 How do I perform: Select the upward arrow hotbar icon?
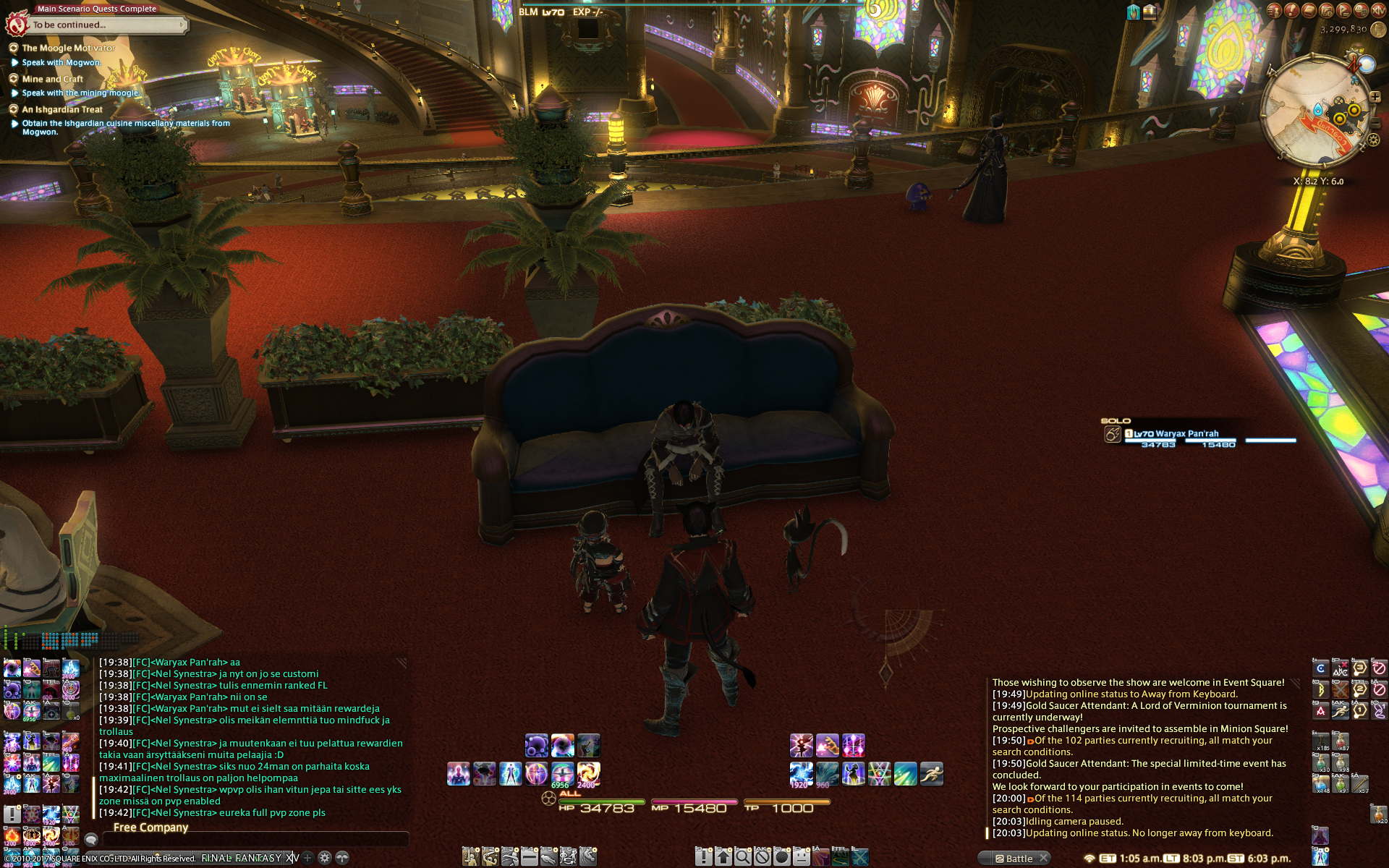(723, 857)
